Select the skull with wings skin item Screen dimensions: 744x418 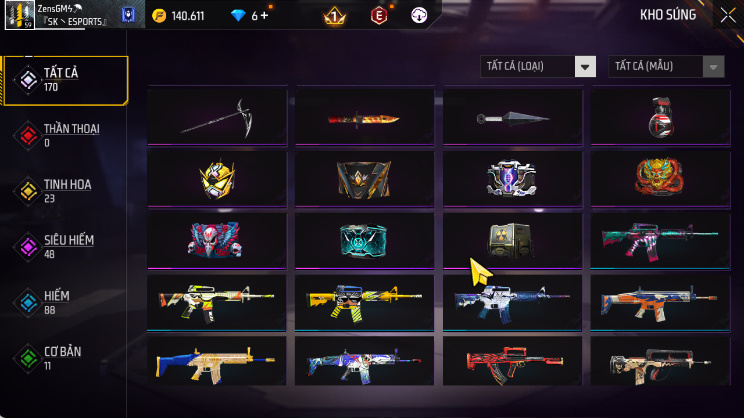(217, 239)
